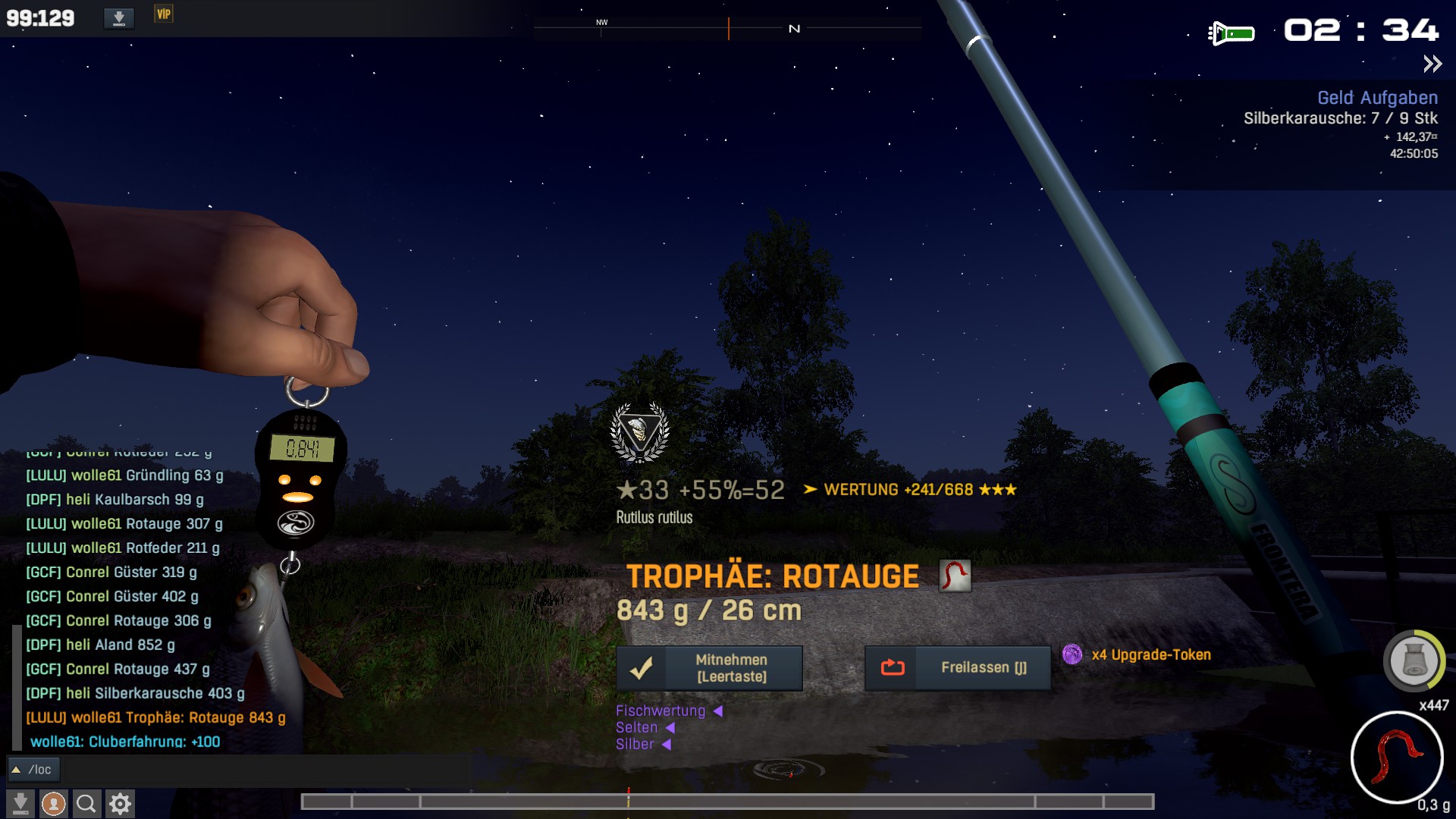Click the bottom-left download arrow icon

[x=20, y=803]
